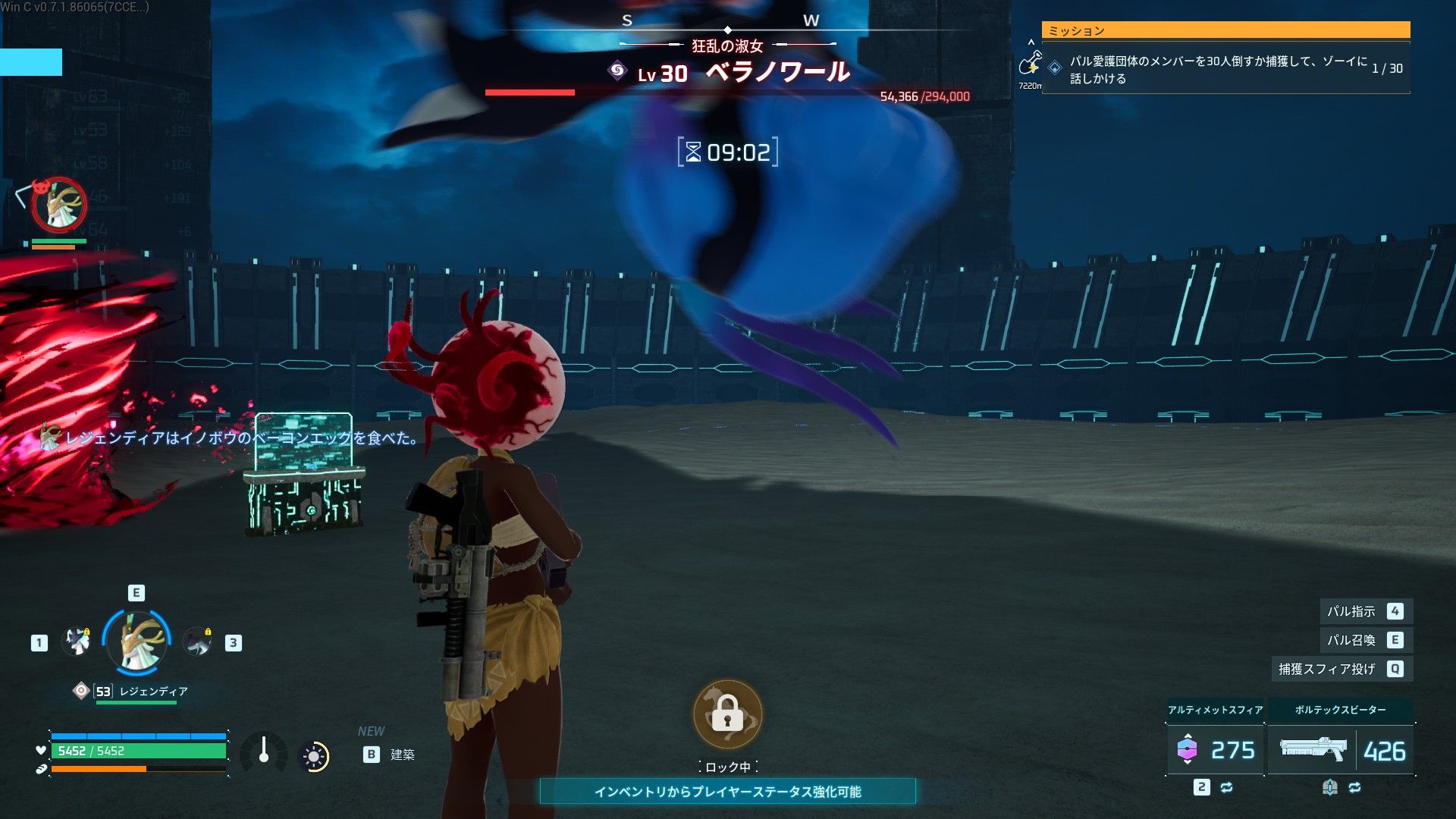
Task: Click the temperature gauge icon
Action: coord(263,752)
